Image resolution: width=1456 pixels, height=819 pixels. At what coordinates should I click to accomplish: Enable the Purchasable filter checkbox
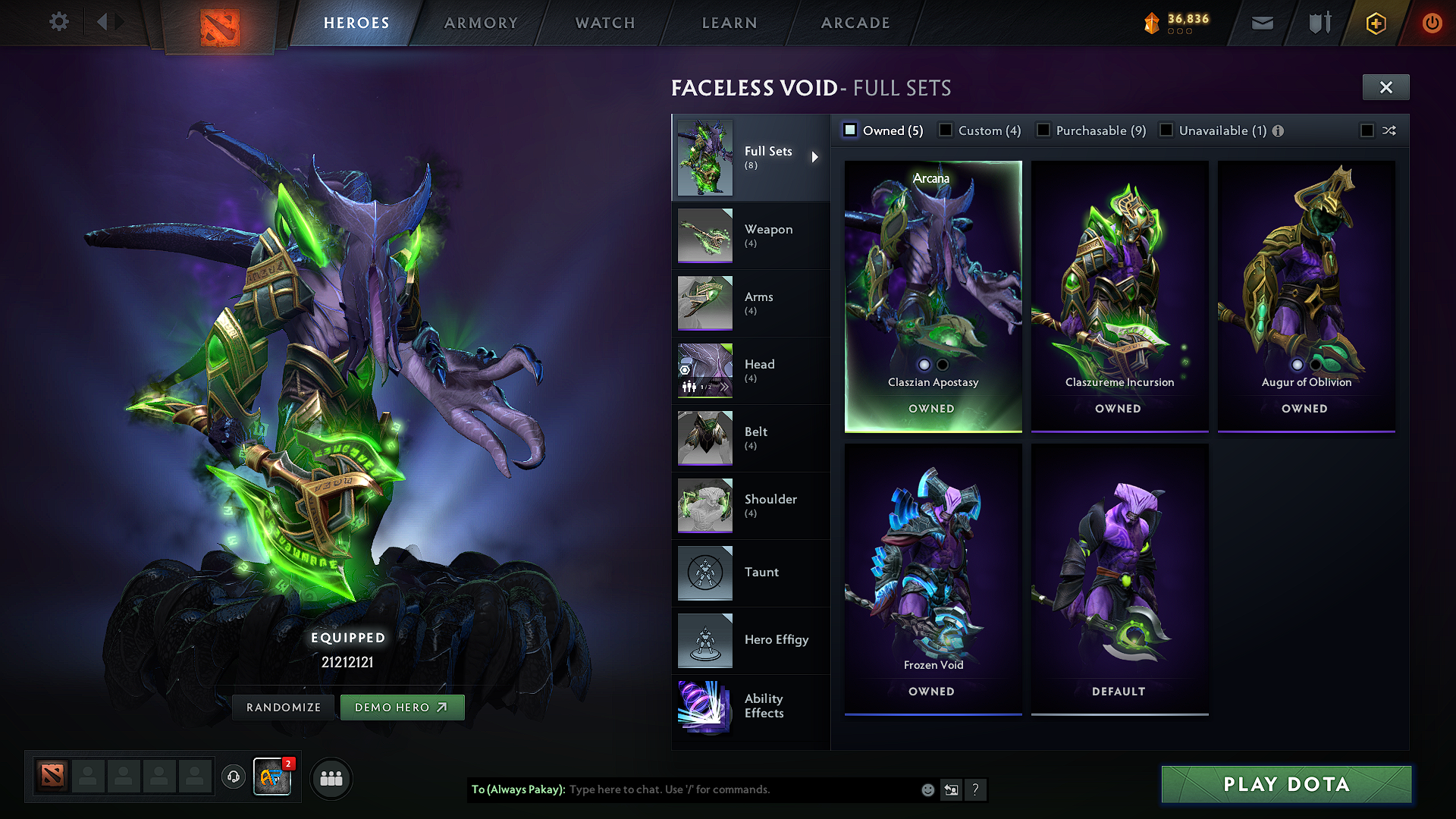coord(1043,130)
